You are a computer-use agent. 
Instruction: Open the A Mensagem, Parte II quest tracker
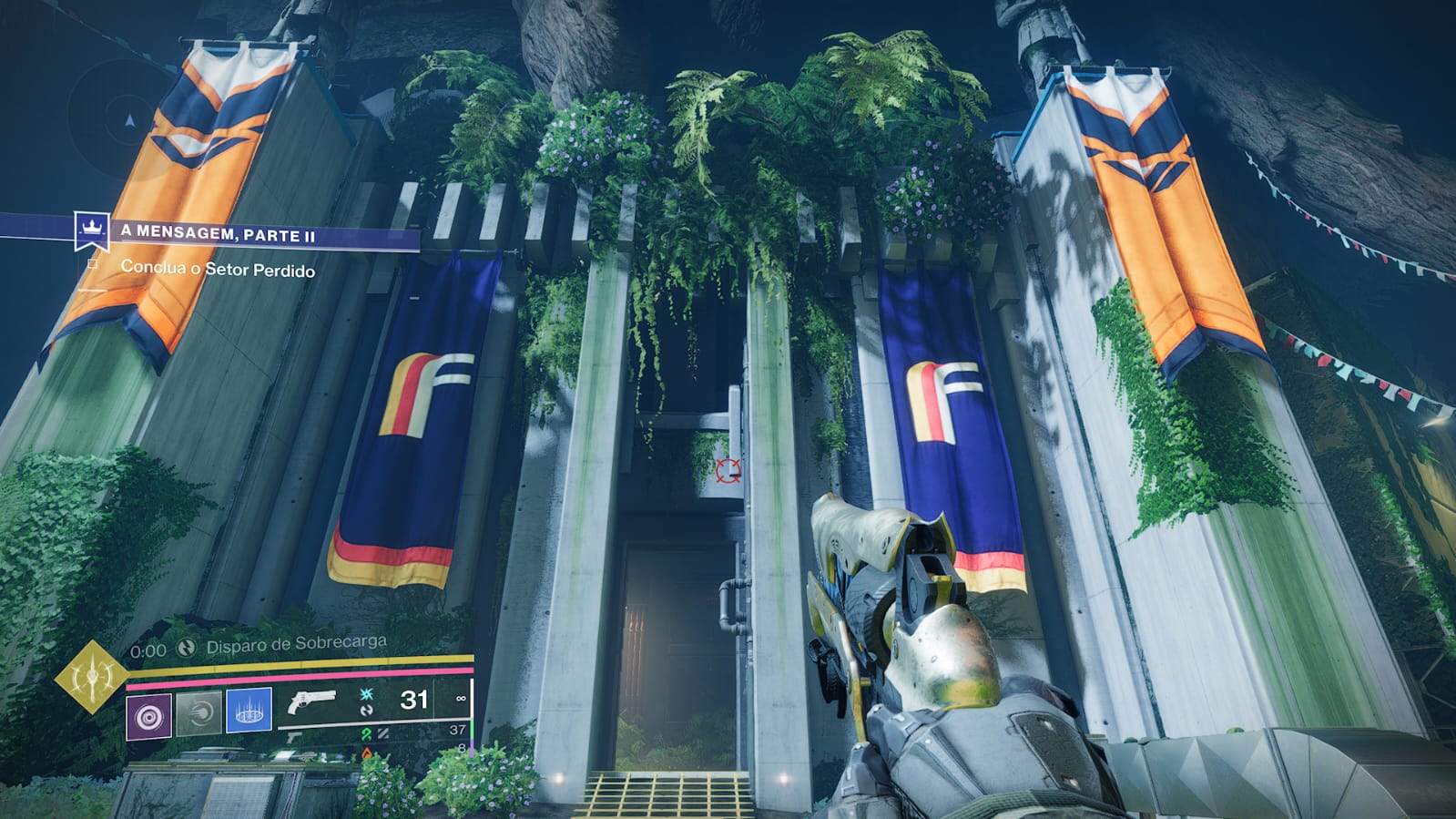219,234
